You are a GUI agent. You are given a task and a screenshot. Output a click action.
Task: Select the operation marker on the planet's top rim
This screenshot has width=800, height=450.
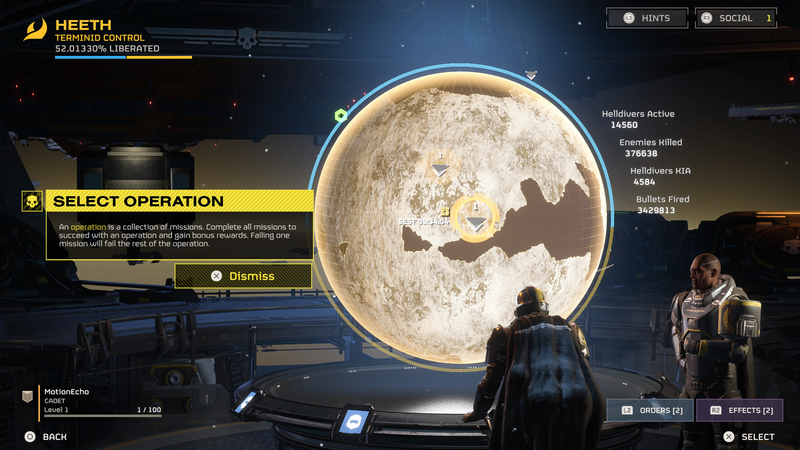531,75
